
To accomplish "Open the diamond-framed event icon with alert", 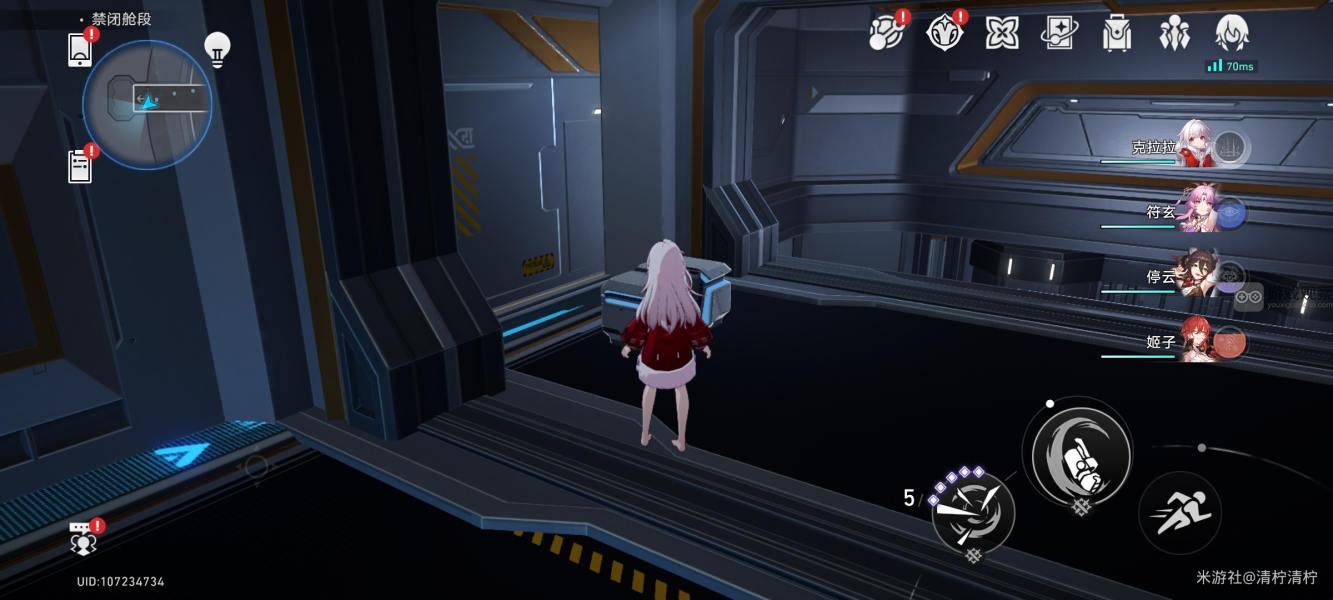I will (x=944, y=34).
